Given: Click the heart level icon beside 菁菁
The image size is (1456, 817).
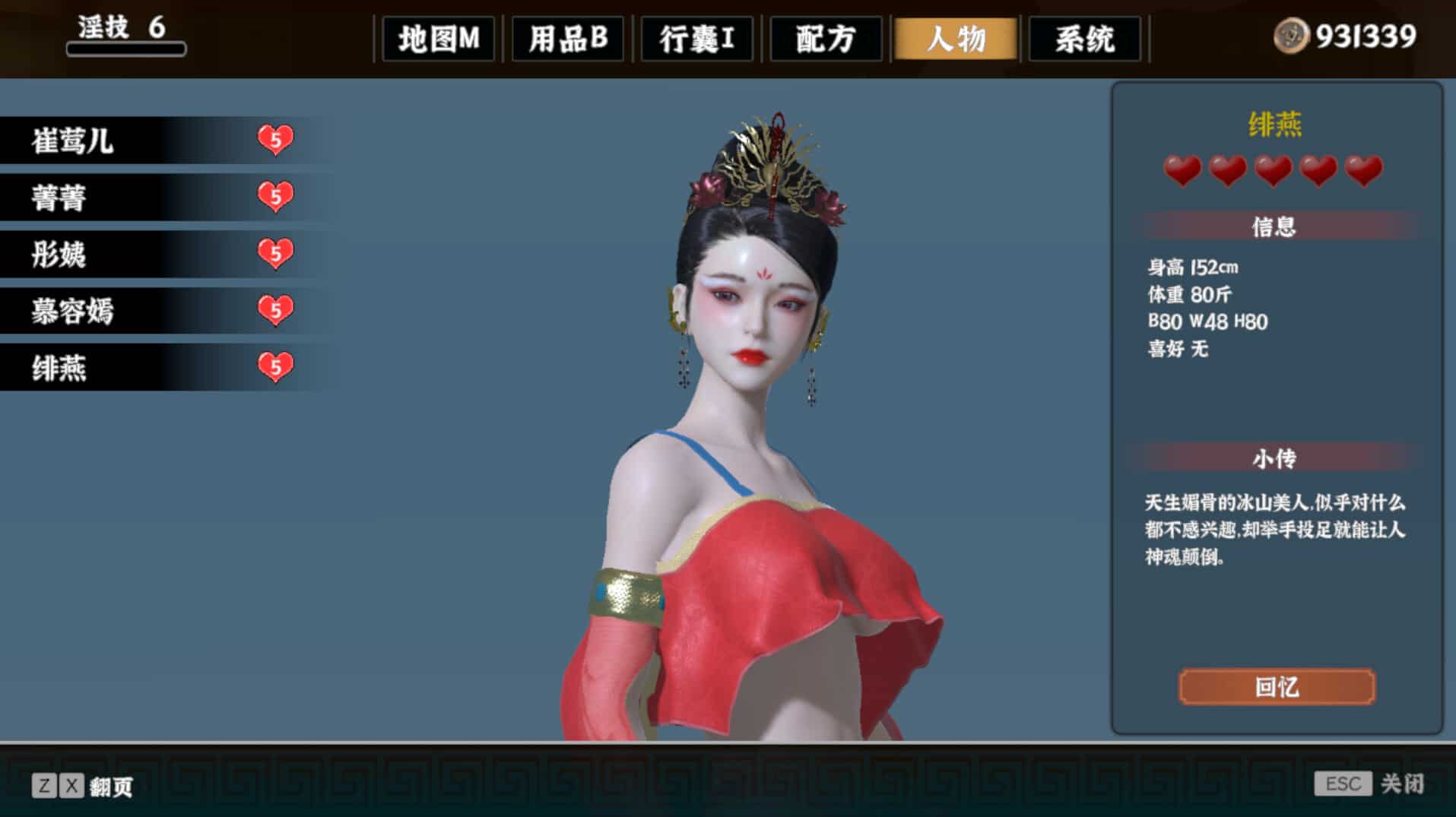Looking at the screenshot, I should [275, 197].
